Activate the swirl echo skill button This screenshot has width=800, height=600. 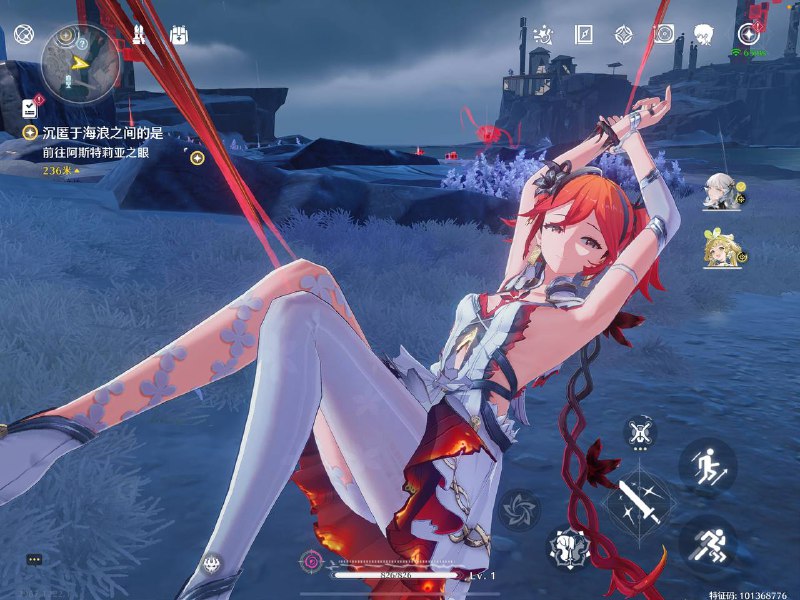coord(520,509)
